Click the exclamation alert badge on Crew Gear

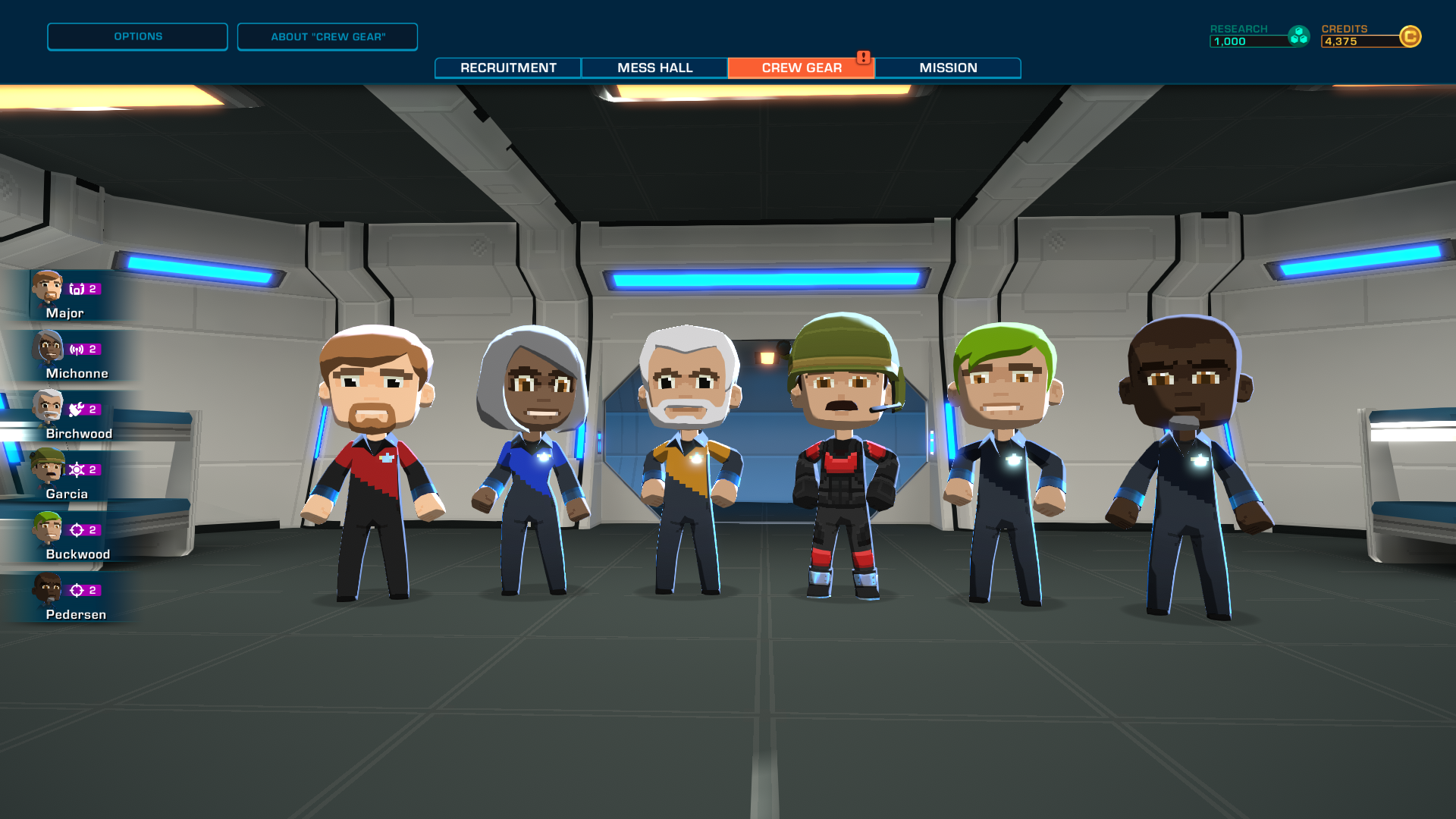click(864, 56)
